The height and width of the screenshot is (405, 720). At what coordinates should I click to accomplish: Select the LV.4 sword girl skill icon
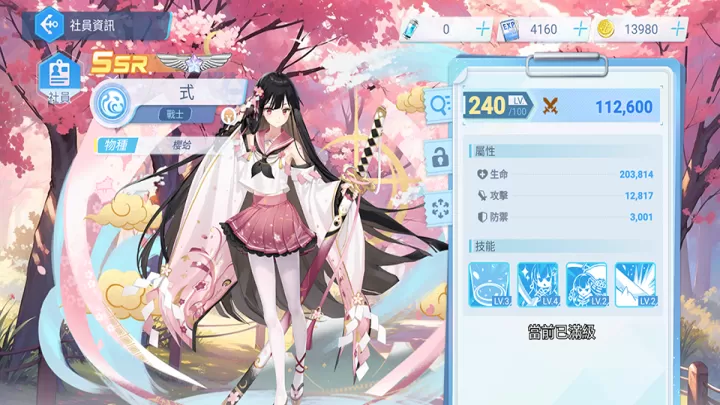(x=538, y=284)
